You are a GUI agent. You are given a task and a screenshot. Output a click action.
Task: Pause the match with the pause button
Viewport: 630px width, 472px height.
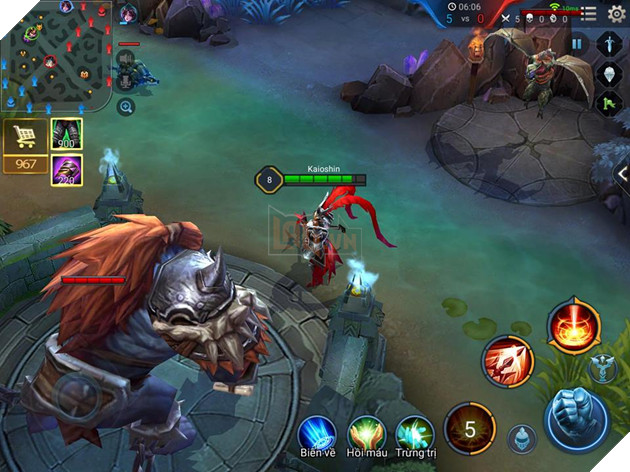tap(577, 44)
